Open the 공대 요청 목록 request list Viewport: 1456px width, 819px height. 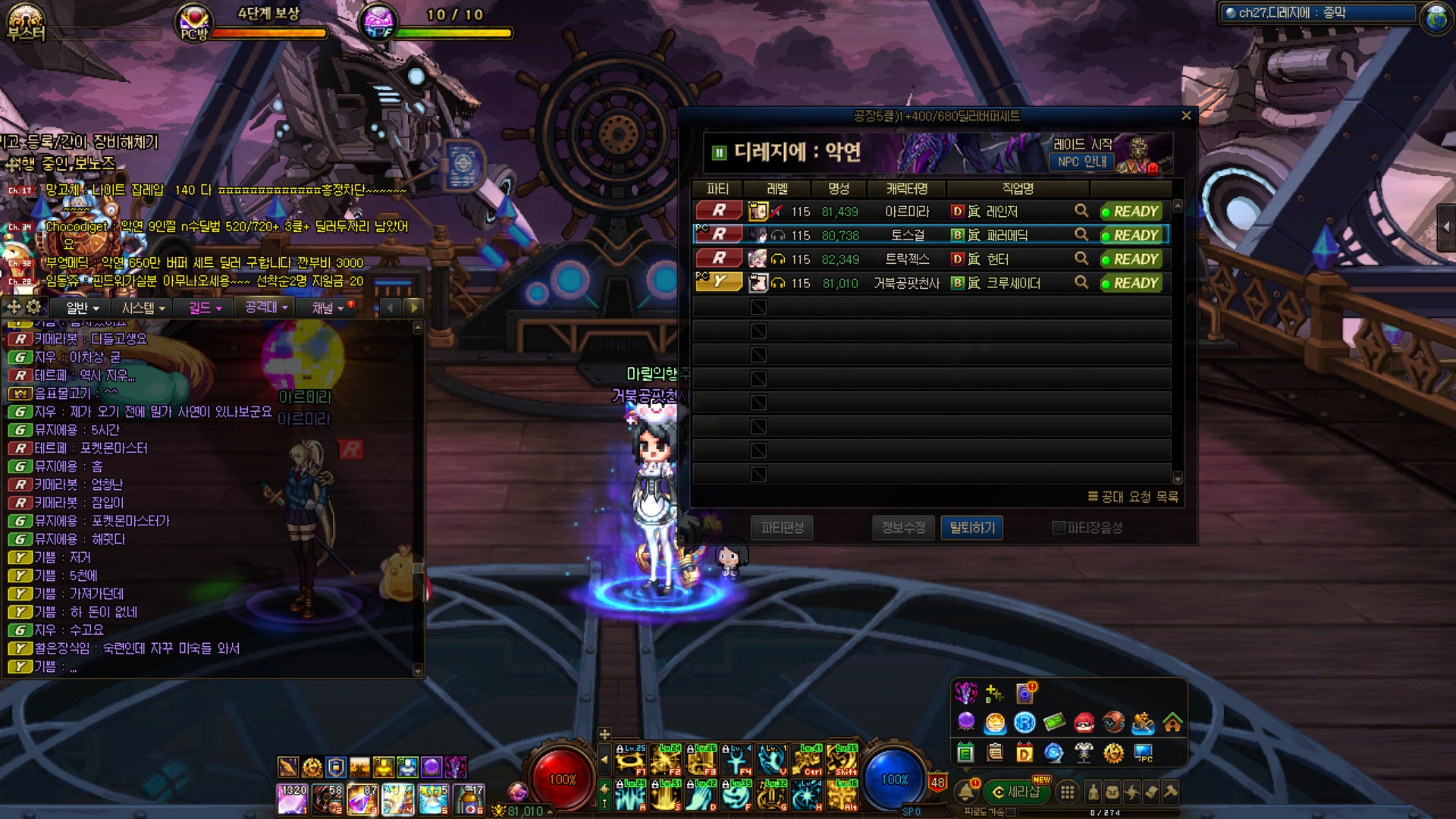(x=1133, y=497)
